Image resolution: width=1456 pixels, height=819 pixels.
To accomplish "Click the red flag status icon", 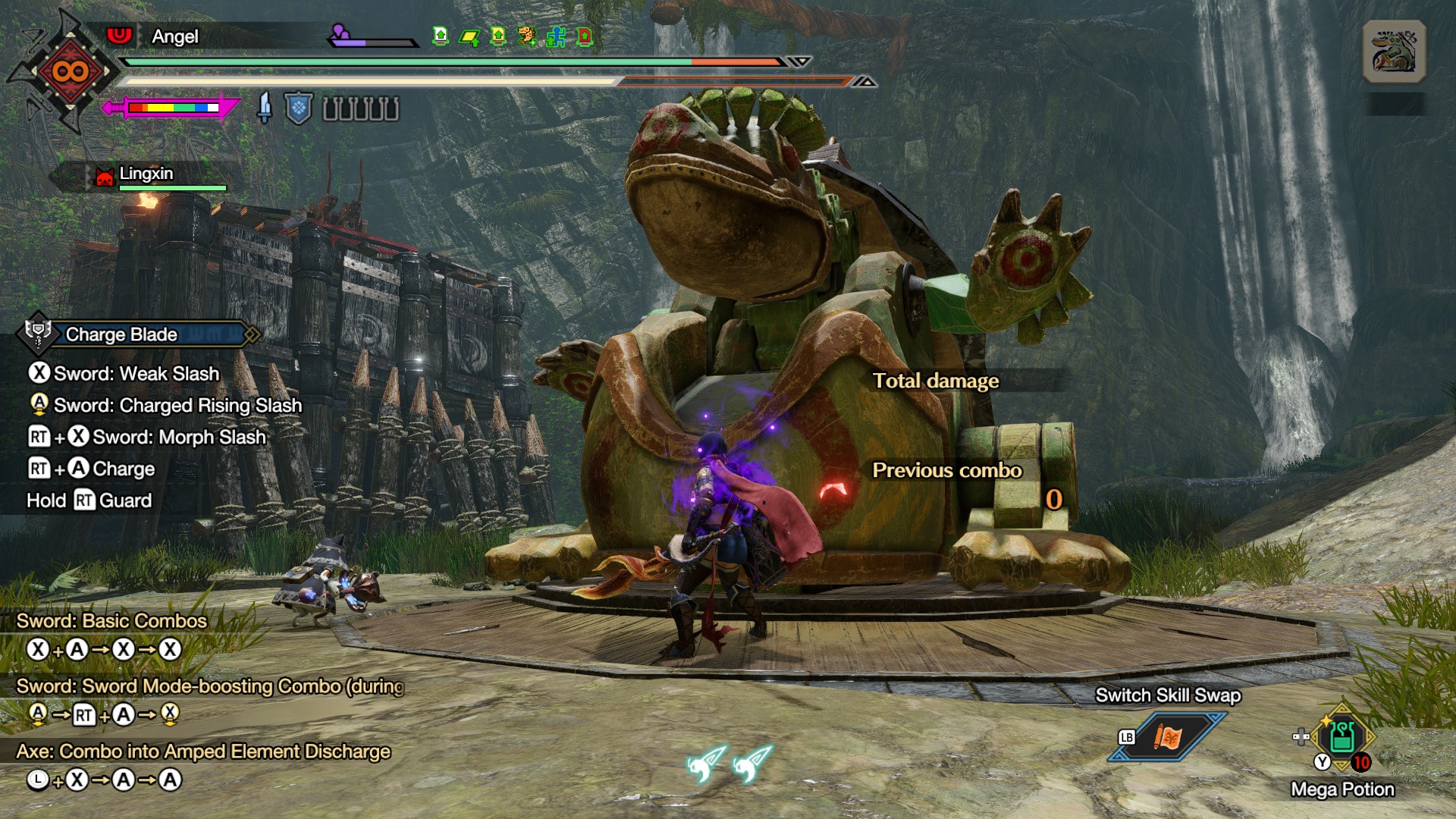I will [585, 36].
